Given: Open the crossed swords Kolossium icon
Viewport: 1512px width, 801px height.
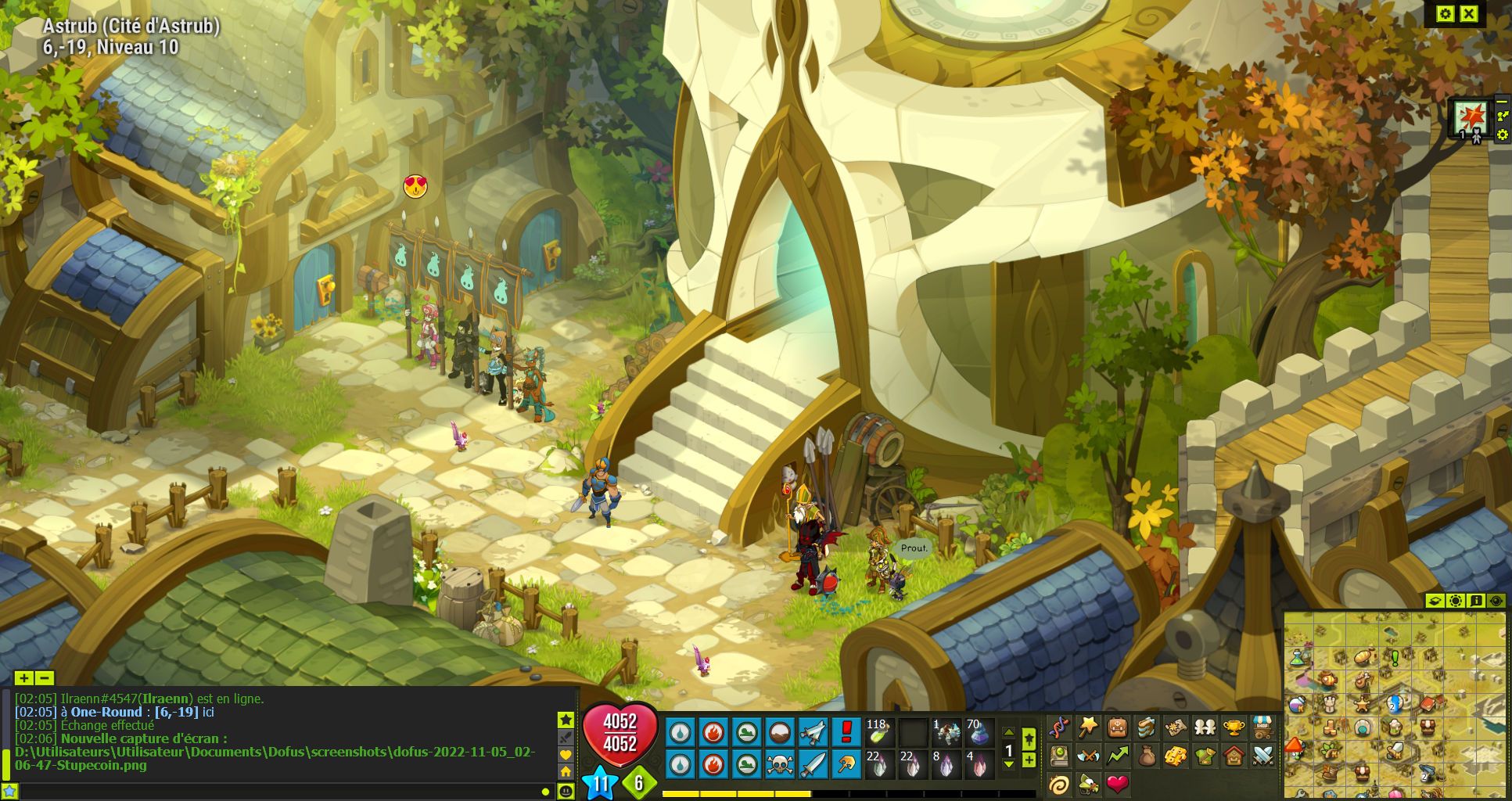Looking at the screenshot, I should pyautogui.click(x=1262, y=756).
